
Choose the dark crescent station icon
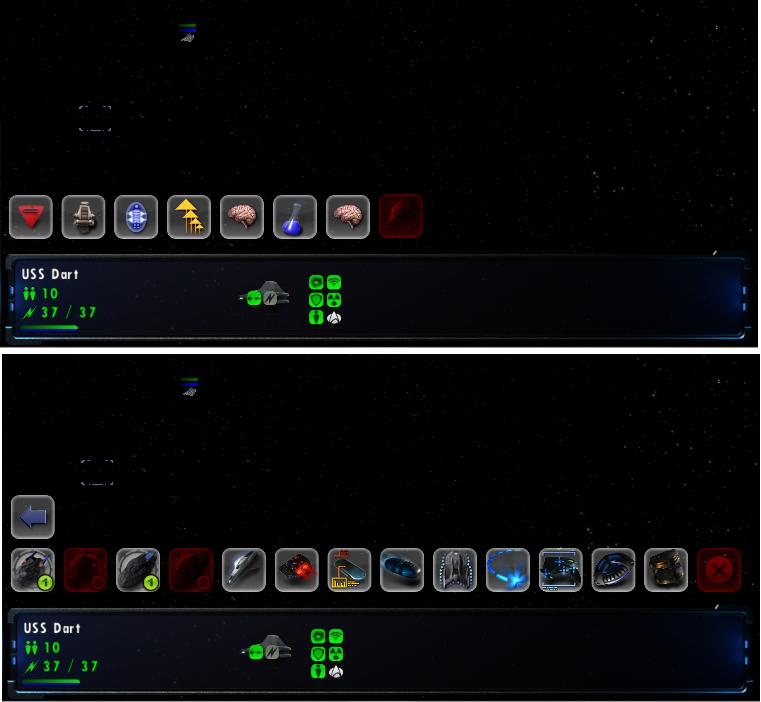[613, 570]
